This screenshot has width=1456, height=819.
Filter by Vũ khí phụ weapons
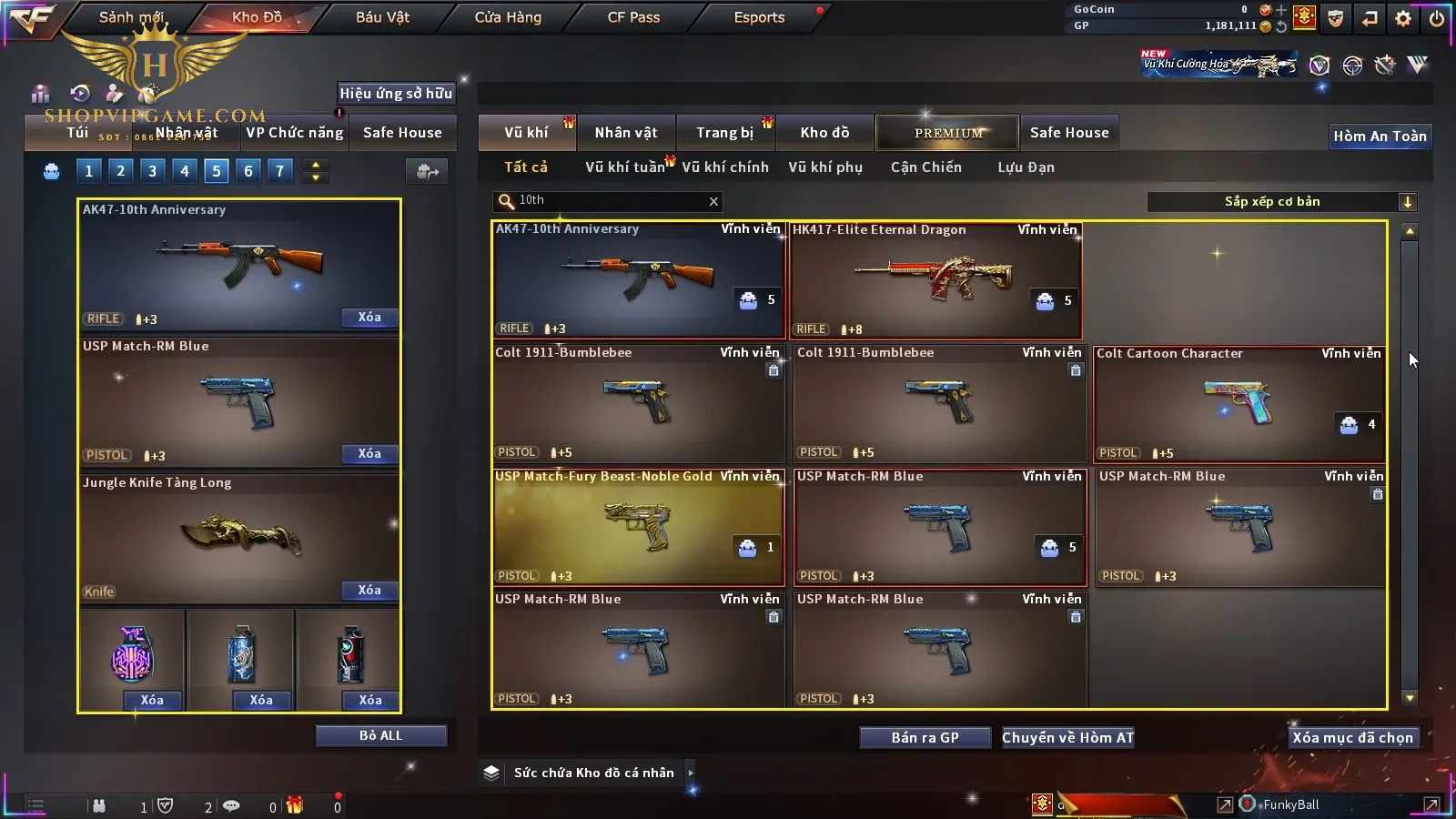(x=825, y=167)
